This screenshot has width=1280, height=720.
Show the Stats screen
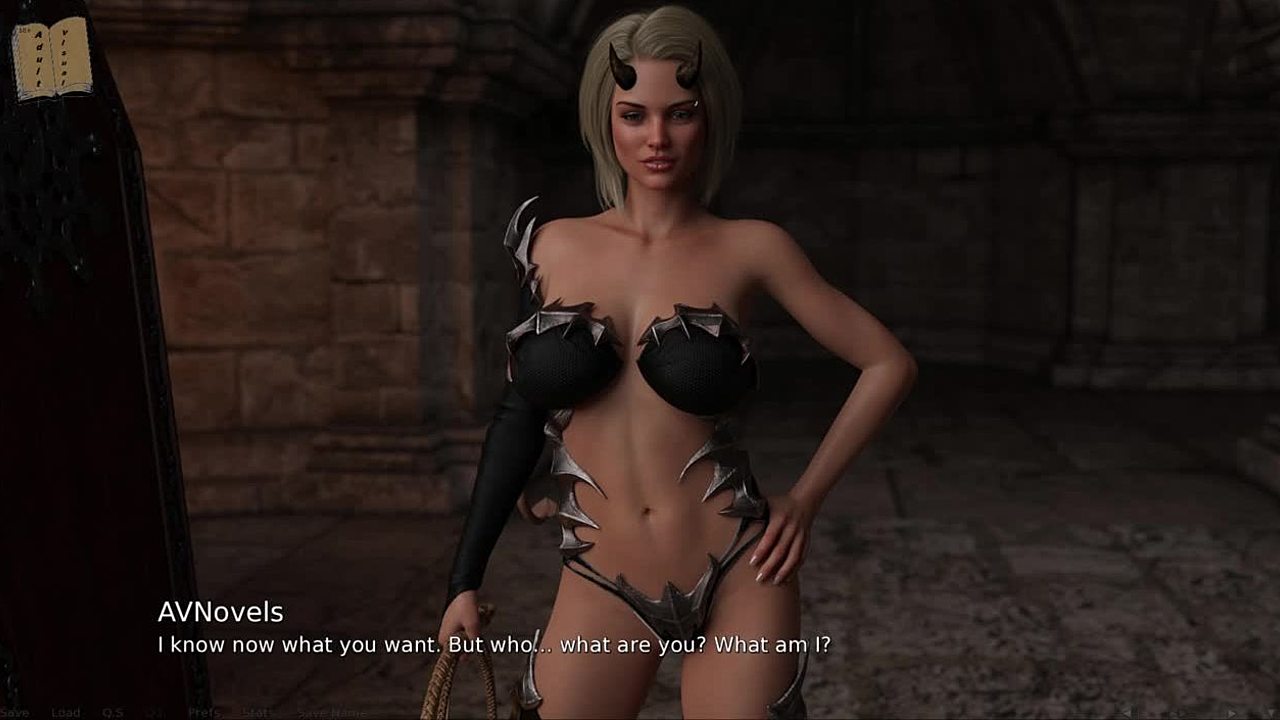pos(257,712)
